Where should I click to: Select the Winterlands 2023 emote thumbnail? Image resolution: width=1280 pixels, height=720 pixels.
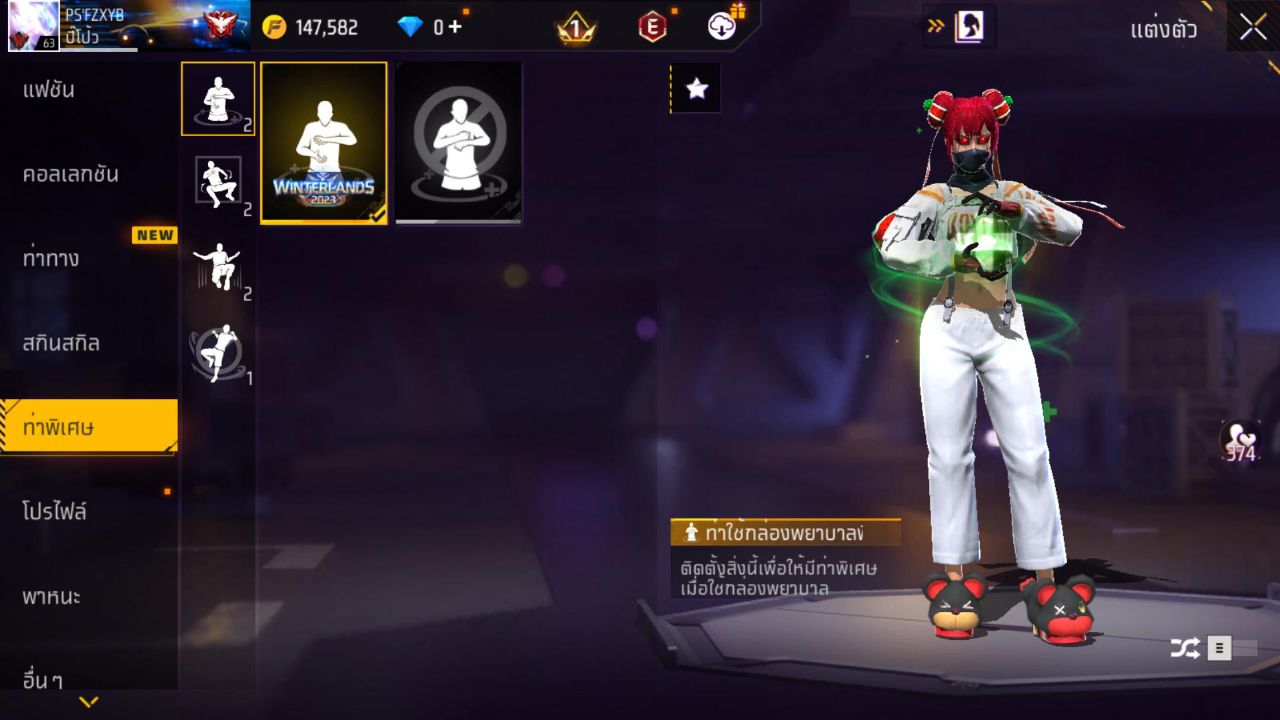[323, 142]
